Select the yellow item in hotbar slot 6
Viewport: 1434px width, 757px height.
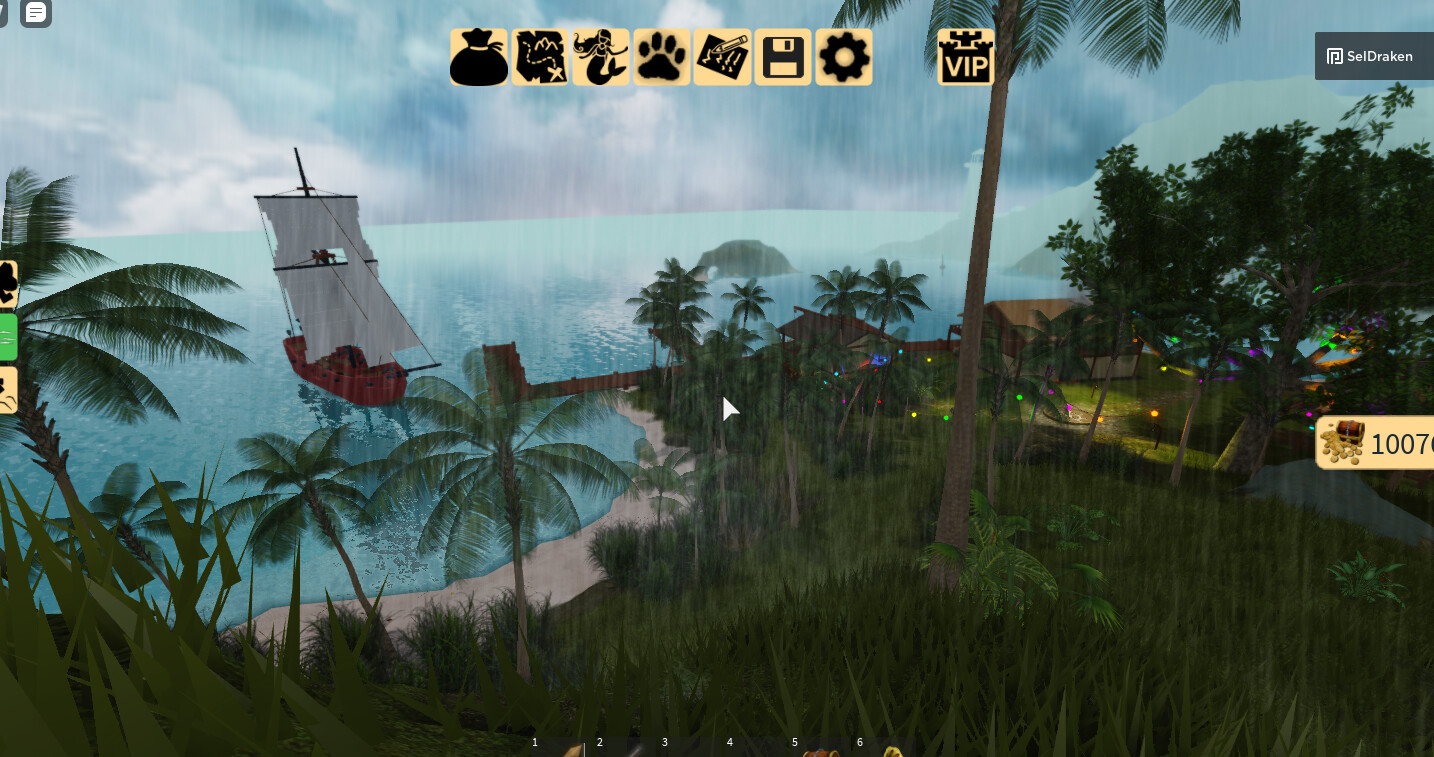(x=885, y=750)
